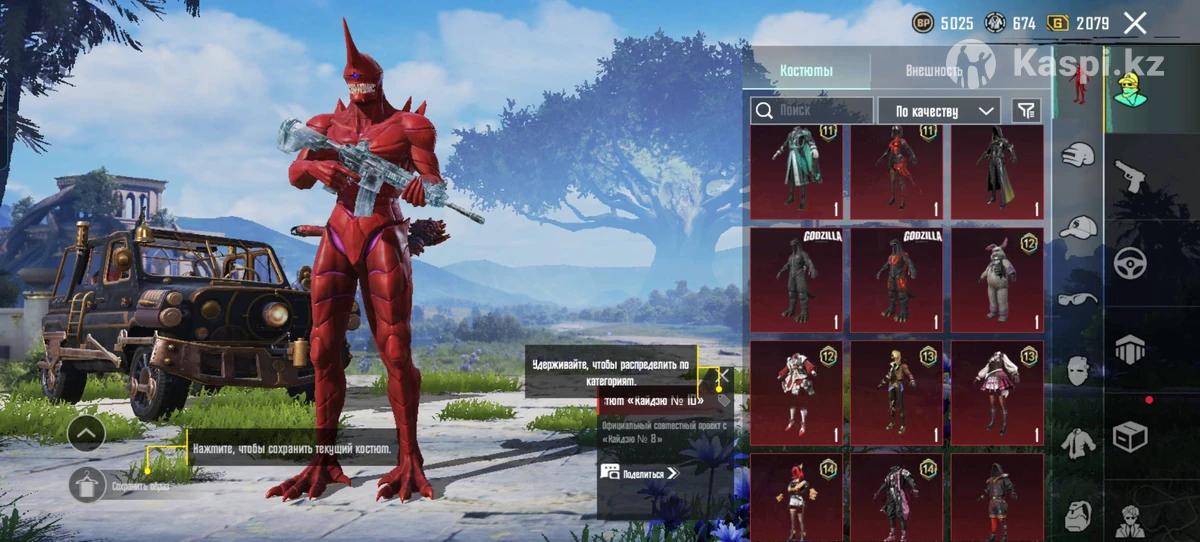Switch to the Костюмы tab
The image size is (1200, 542).
(806, 71)
